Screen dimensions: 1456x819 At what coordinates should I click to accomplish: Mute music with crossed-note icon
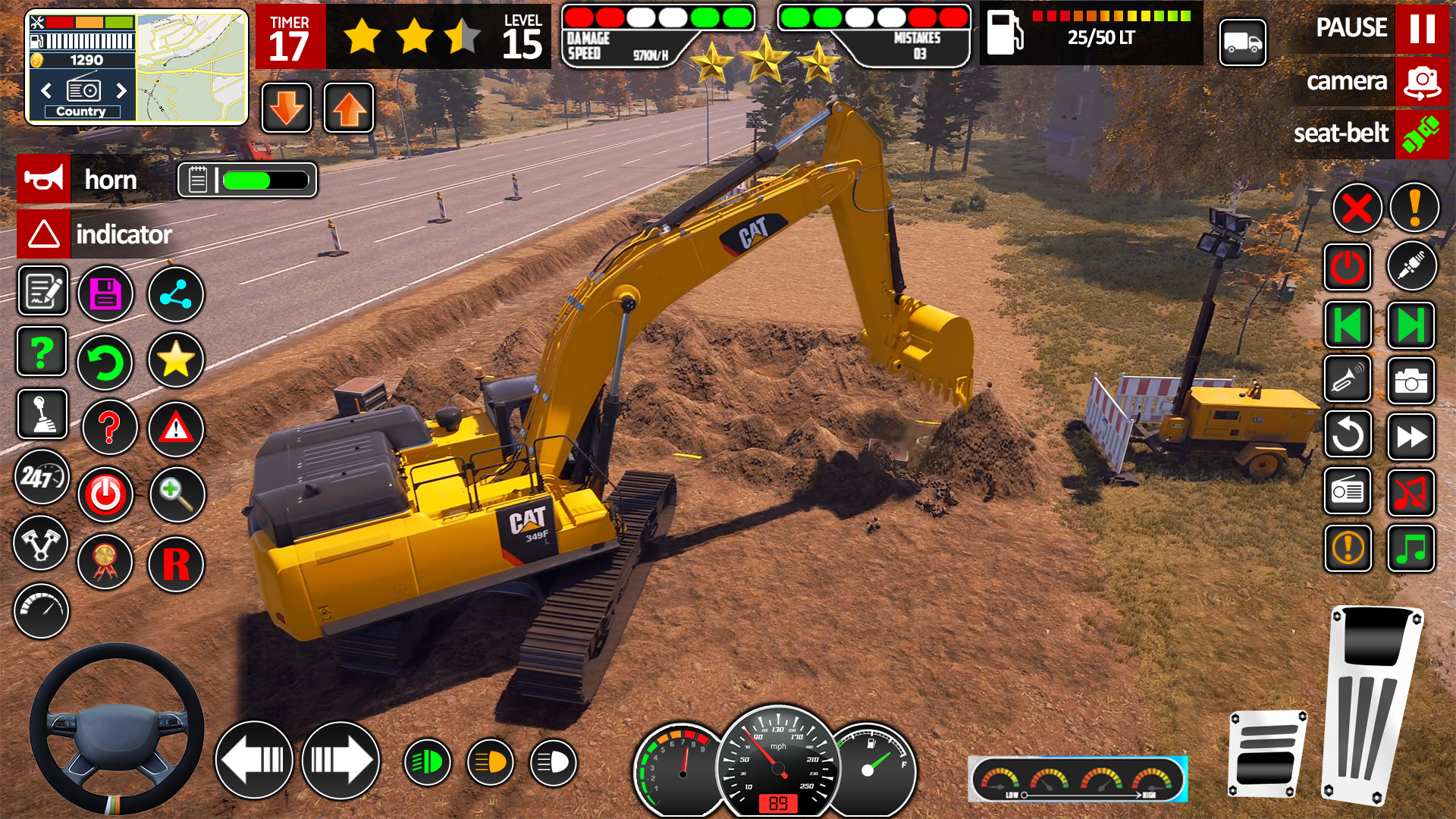(1410, 493)
